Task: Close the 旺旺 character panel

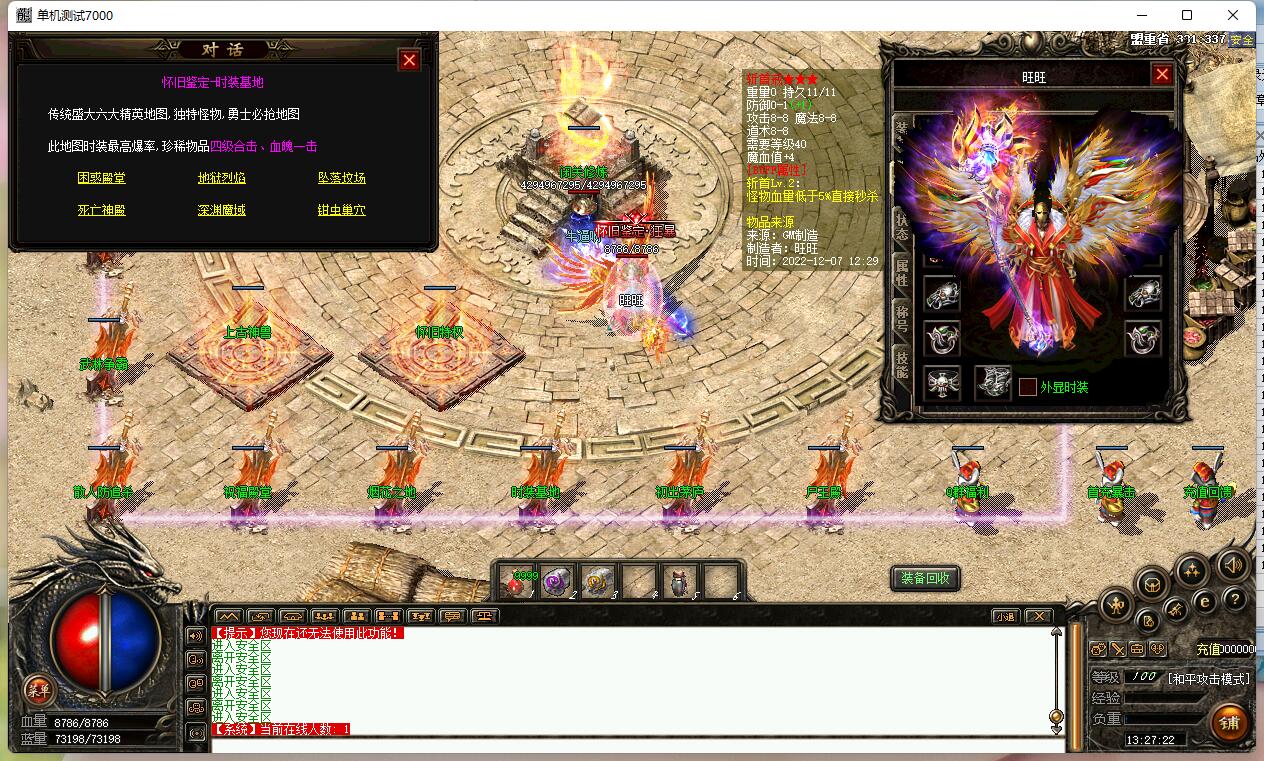Action: click(x=1162, y=74)
